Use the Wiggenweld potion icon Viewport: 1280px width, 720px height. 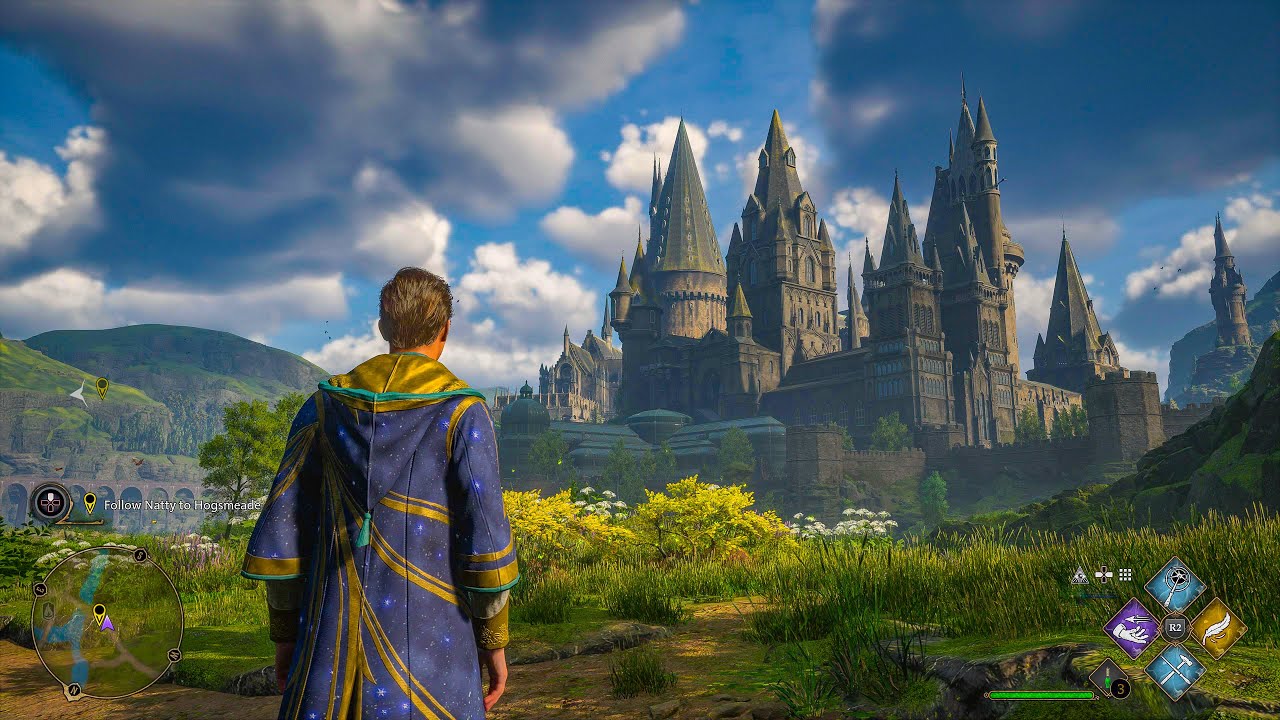1107,676
